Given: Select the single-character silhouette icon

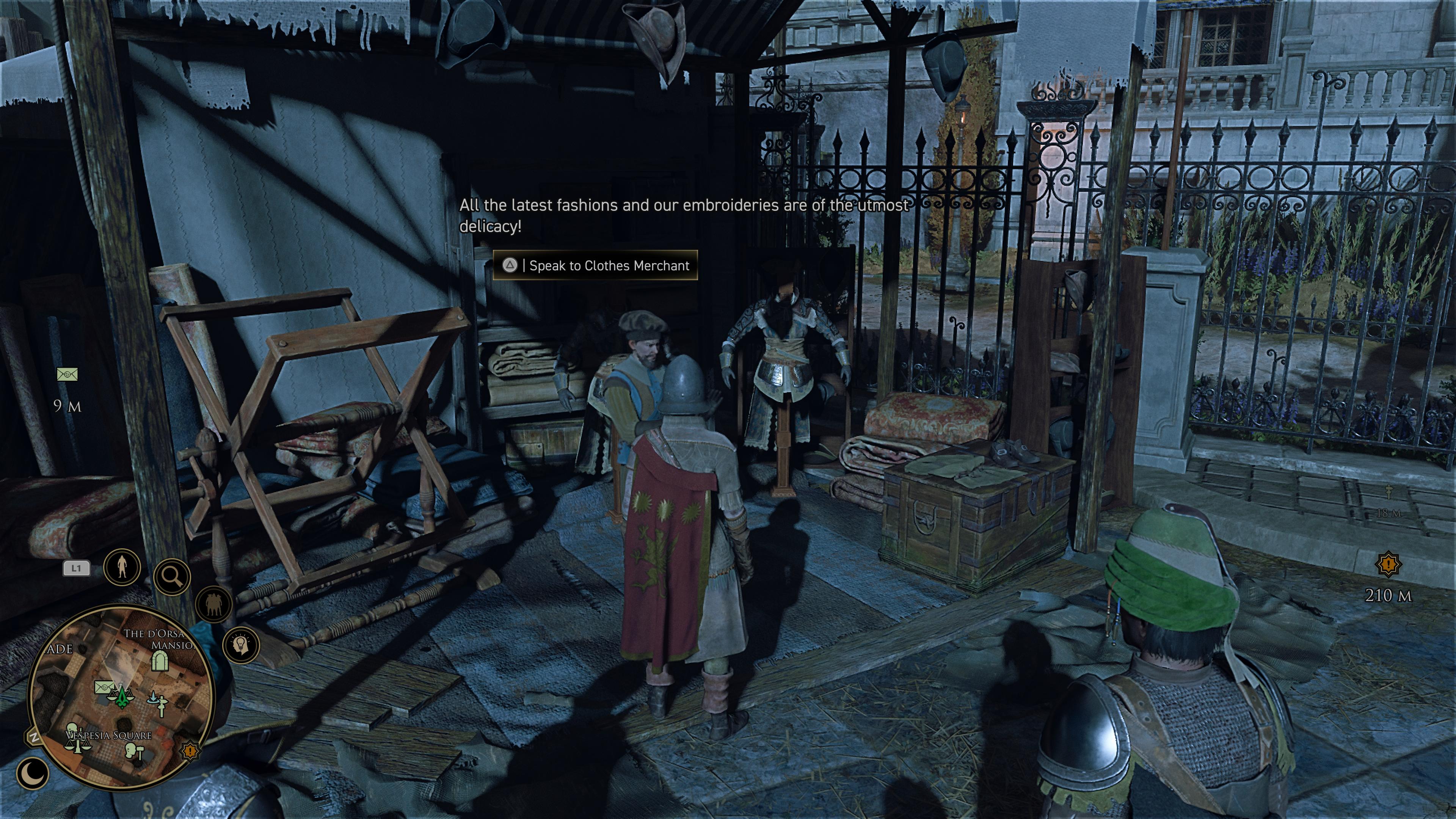Looking at the screenshot, I should point(121,566).
